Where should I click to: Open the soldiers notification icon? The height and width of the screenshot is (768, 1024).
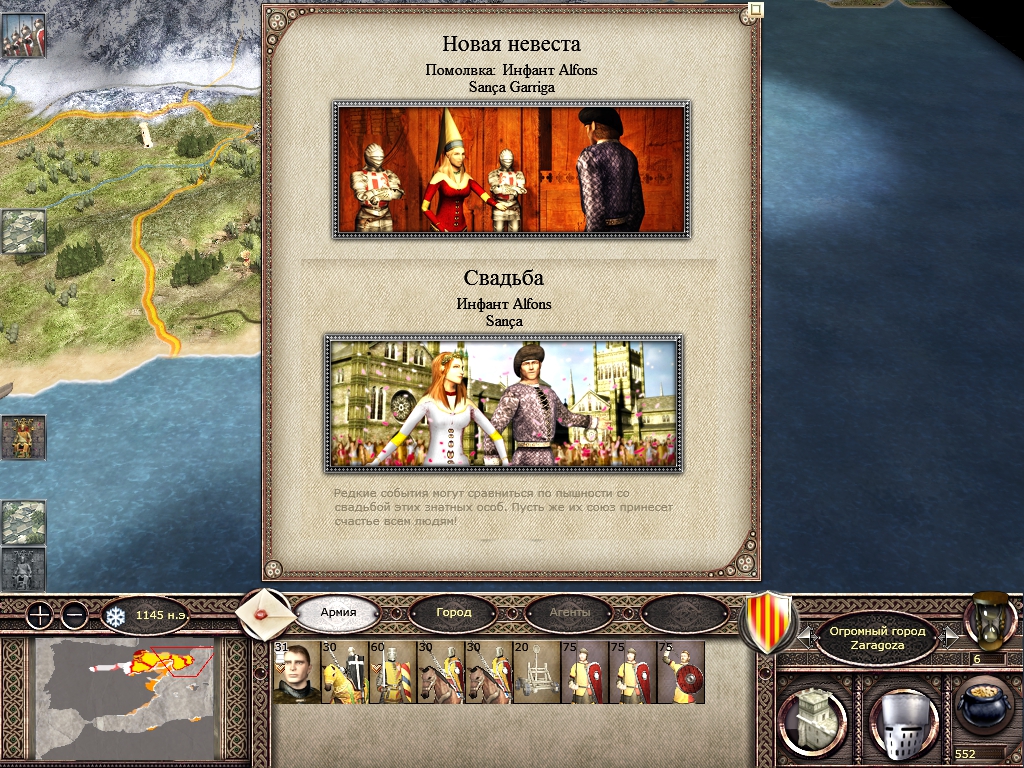pyautogui.click(x=22, y=36)
